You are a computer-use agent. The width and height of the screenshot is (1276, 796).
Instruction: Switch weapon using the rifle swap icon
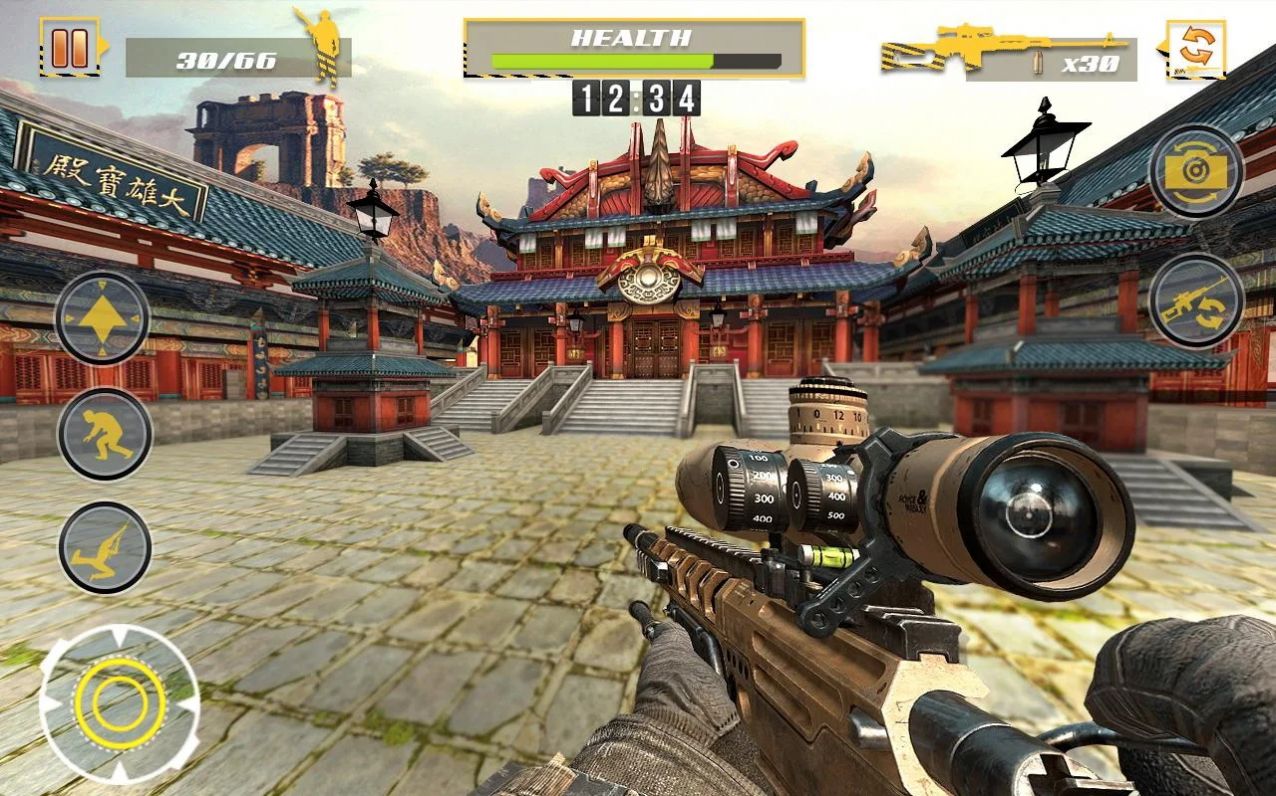coord(1195,300)
